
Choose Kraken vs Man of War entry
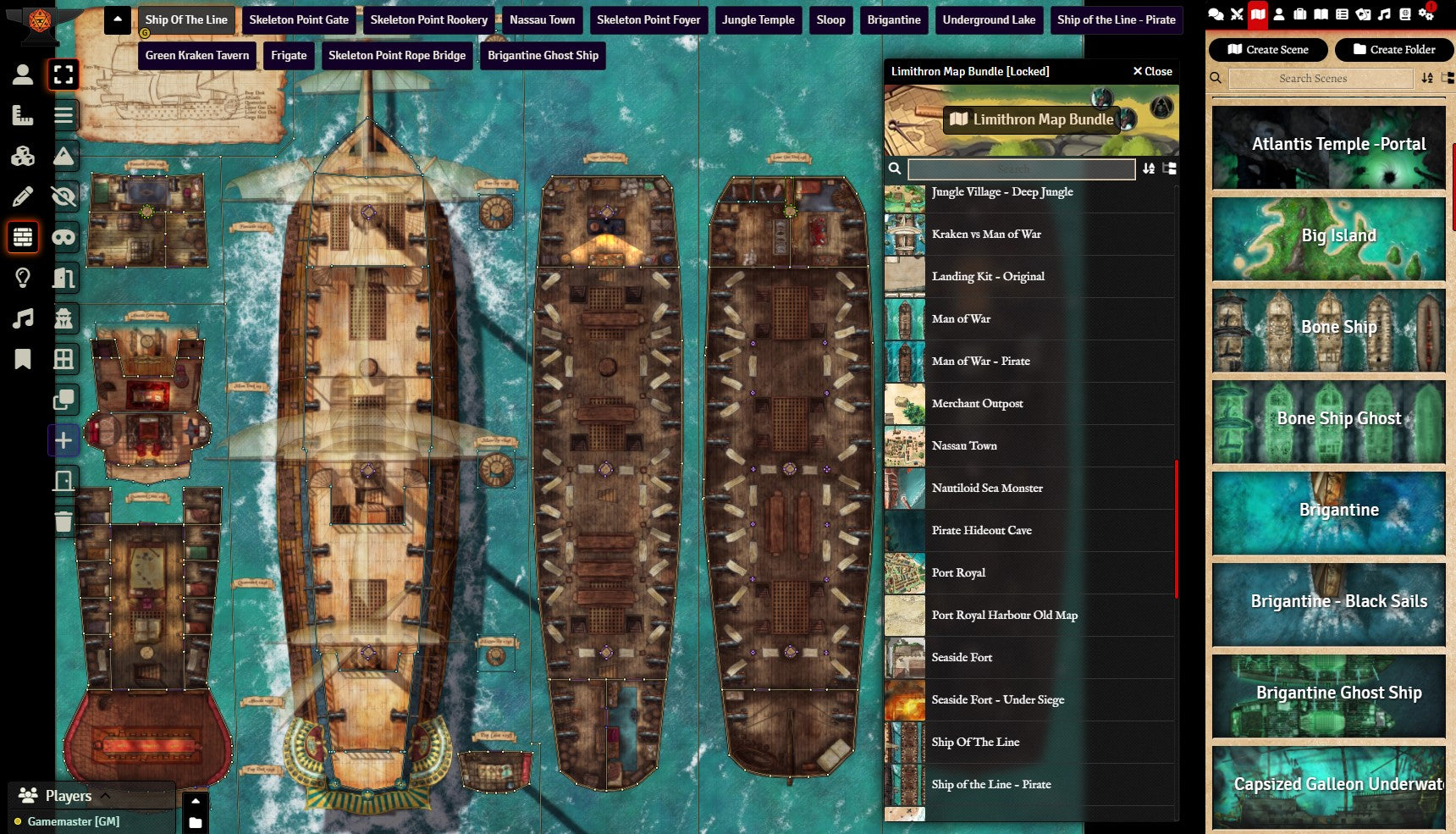(986, 235)
